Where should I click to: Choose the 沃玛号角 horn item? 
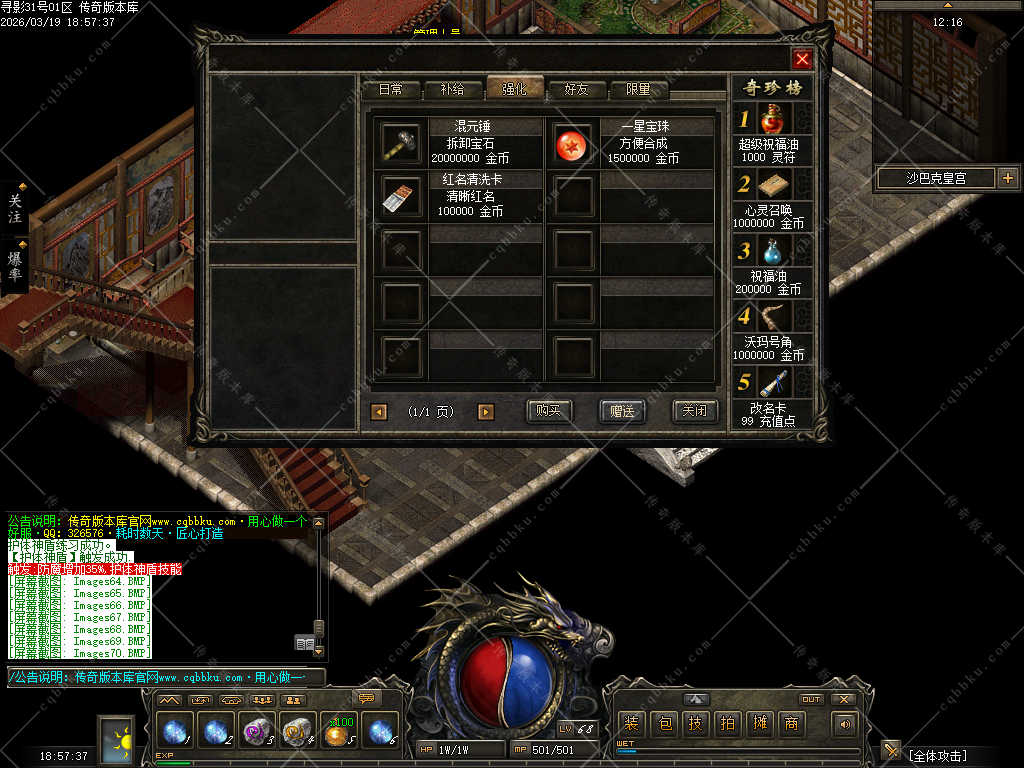(x=773, y=317)
